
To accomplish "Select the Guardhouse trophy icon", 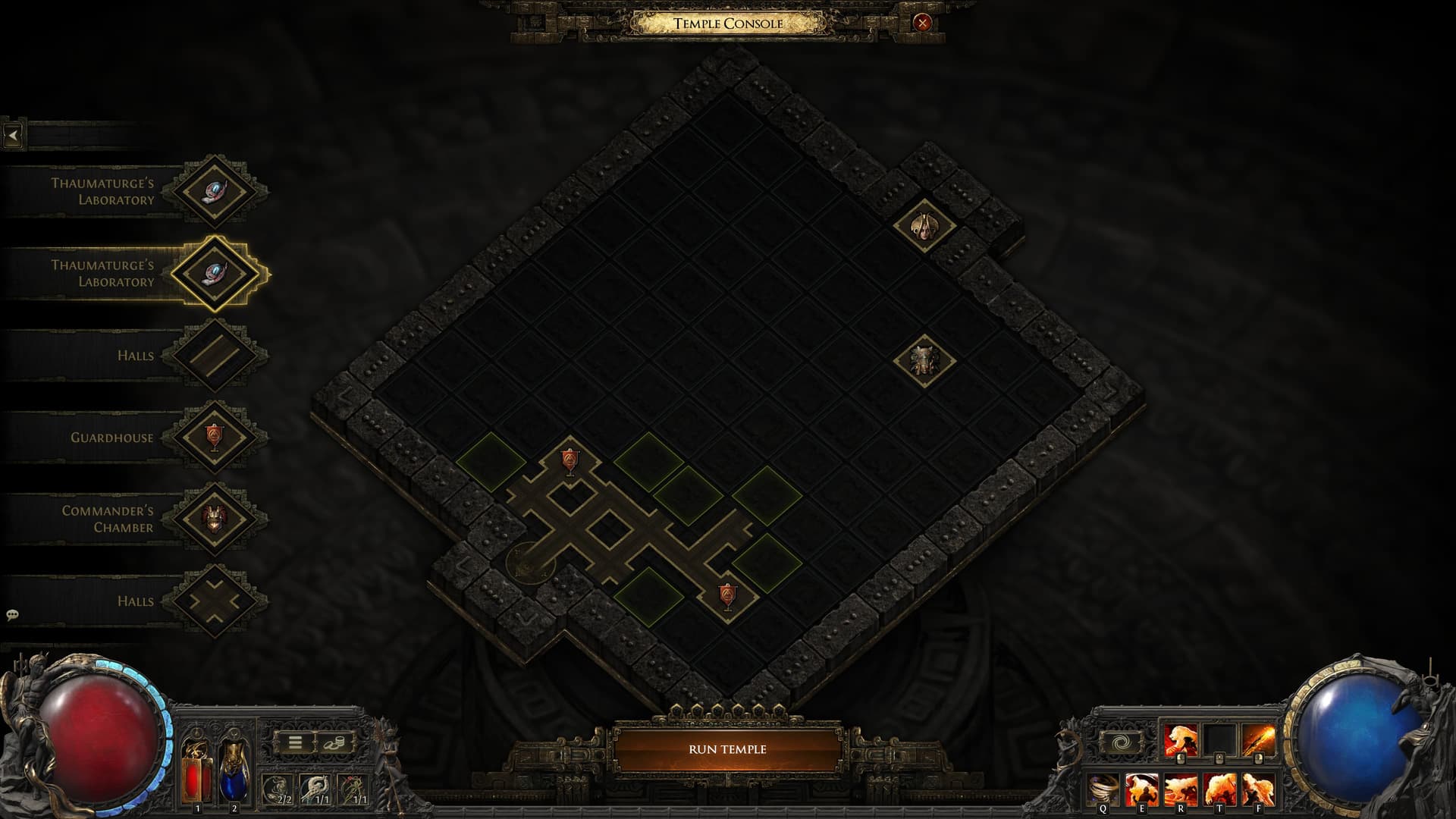I will pos(215,437).
